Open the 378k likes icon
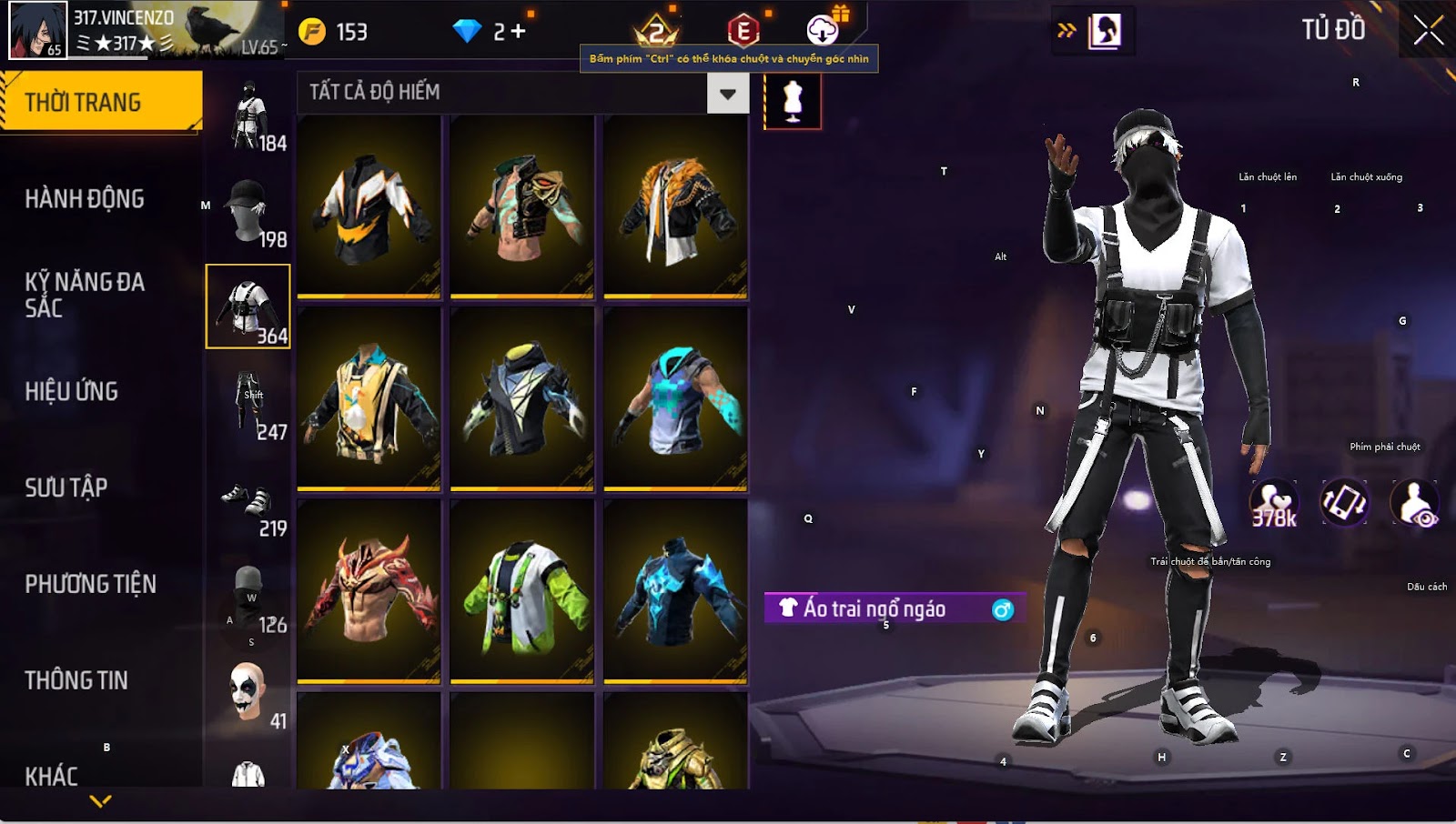The width and height of the screenshot is (1456, 824). point(1273,503)
